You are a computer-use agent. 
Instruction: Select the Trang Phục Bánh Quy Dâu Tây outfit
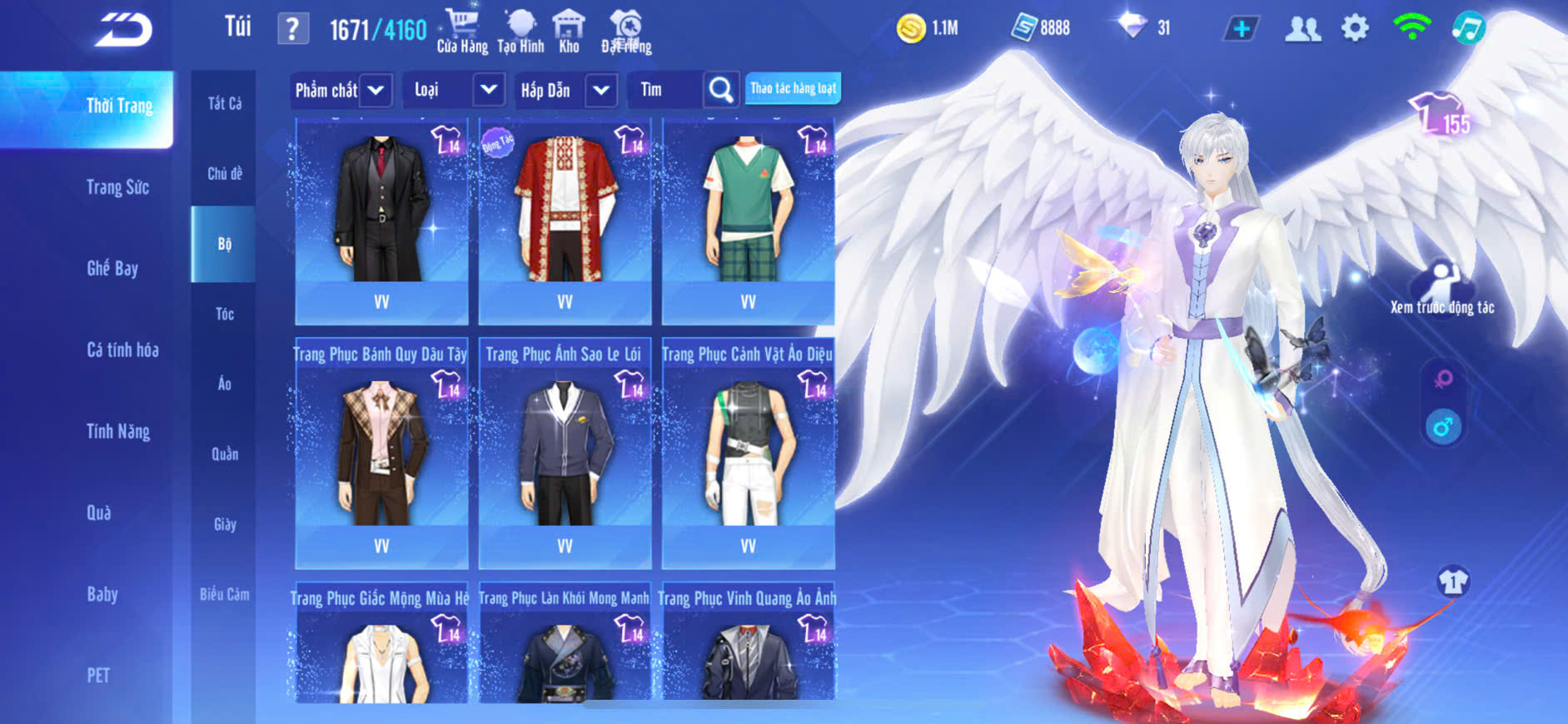click(381, 449)
